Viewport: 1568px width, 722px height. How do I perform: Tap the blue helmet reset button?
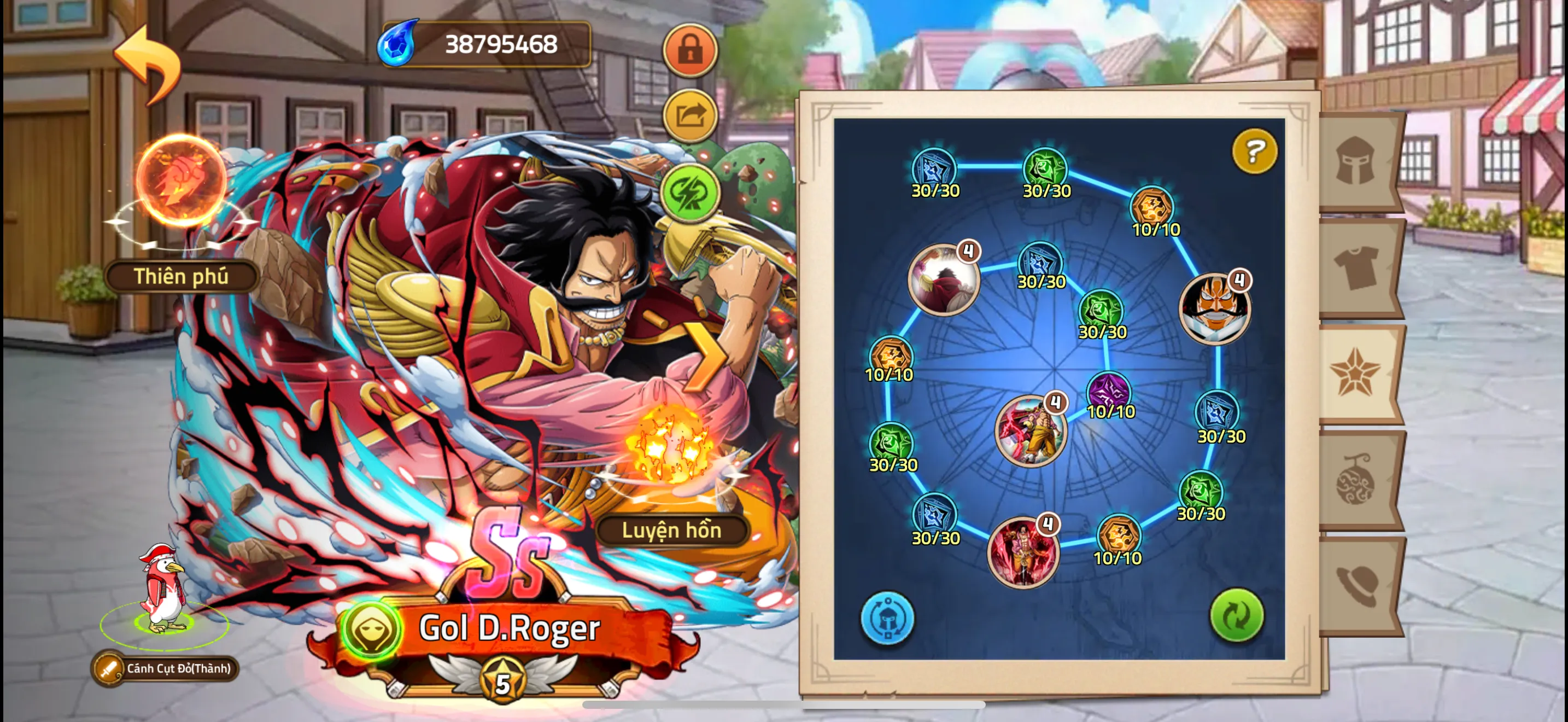click(887, 618)
